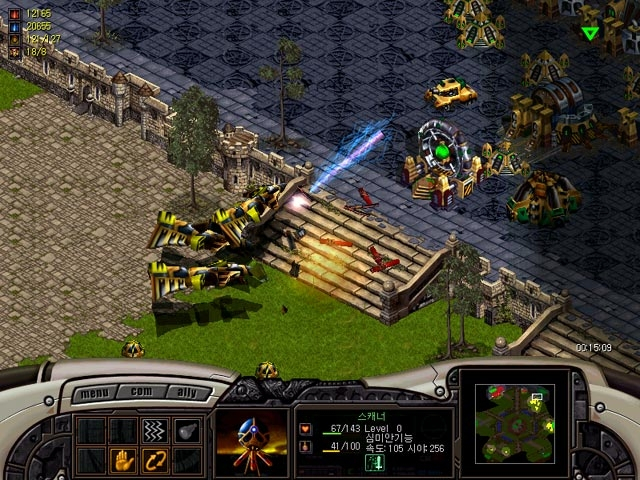Select the orange looping arrows patrol command
The image size is (640, 480).
coord(154,461)
